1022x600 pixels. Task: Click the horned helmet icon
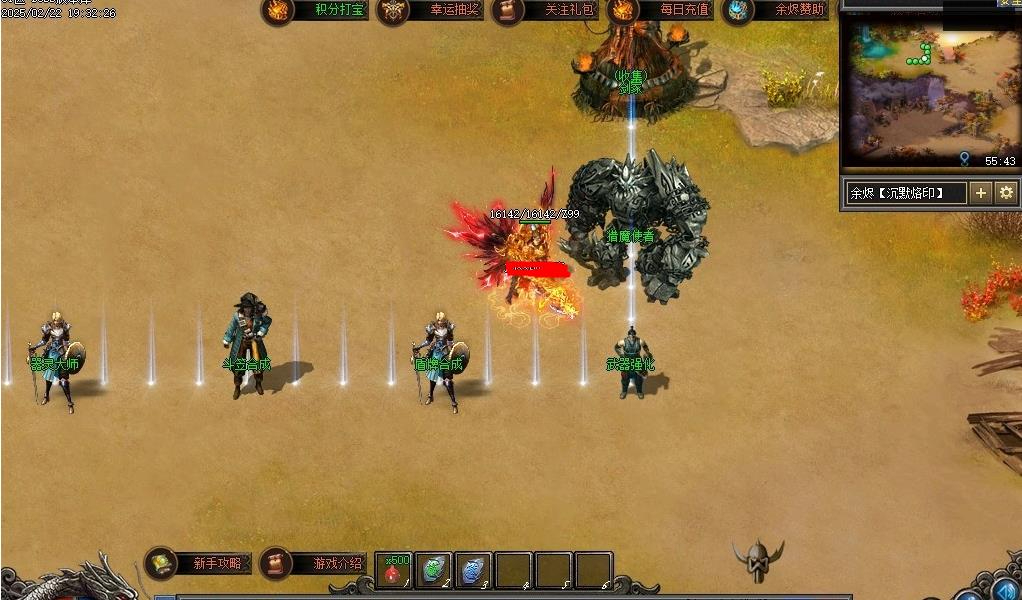(757, 561)
